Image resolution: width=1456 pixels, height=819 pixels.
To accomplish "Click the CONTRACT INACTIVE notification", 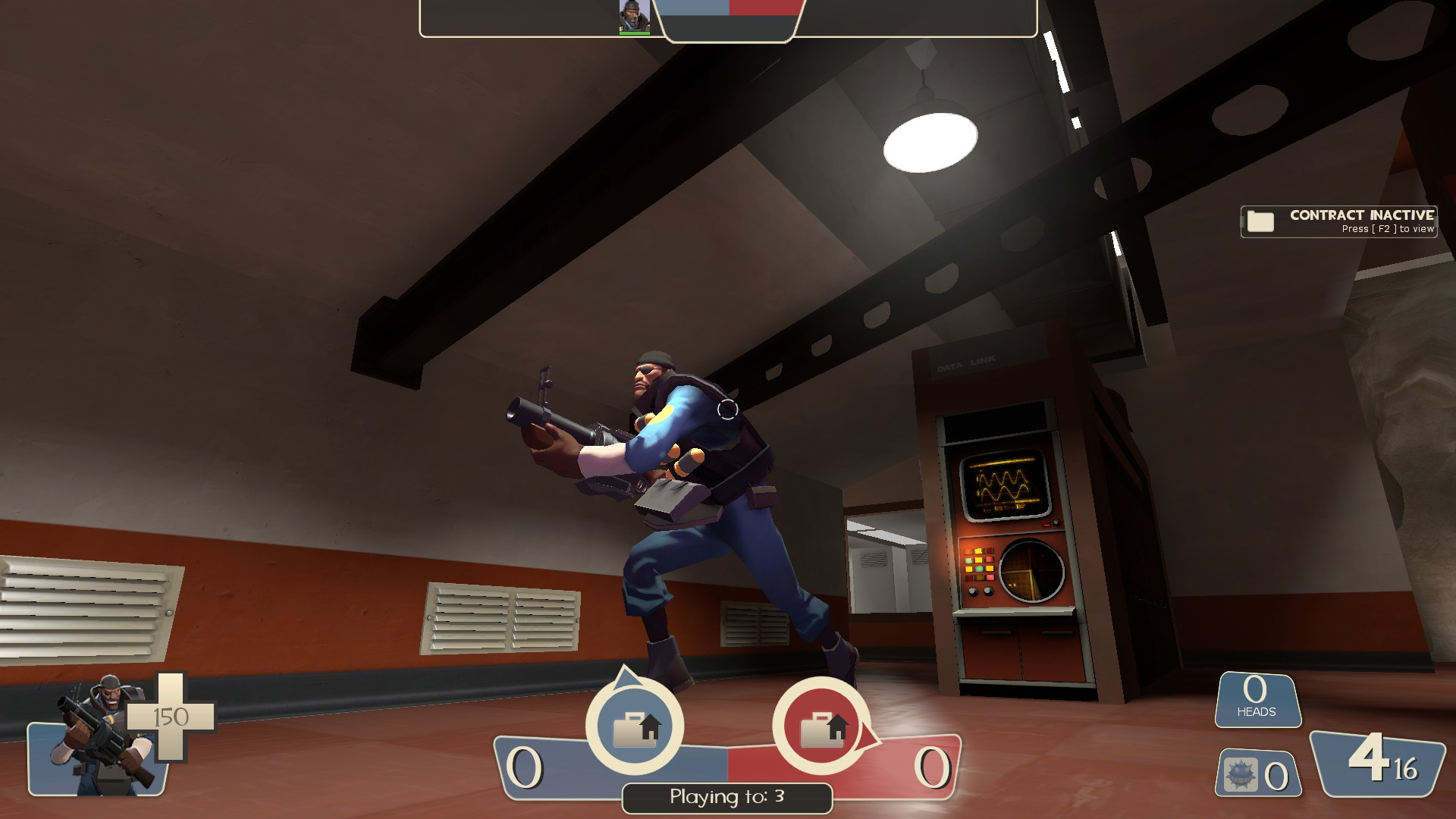I will coord(1361,215).
